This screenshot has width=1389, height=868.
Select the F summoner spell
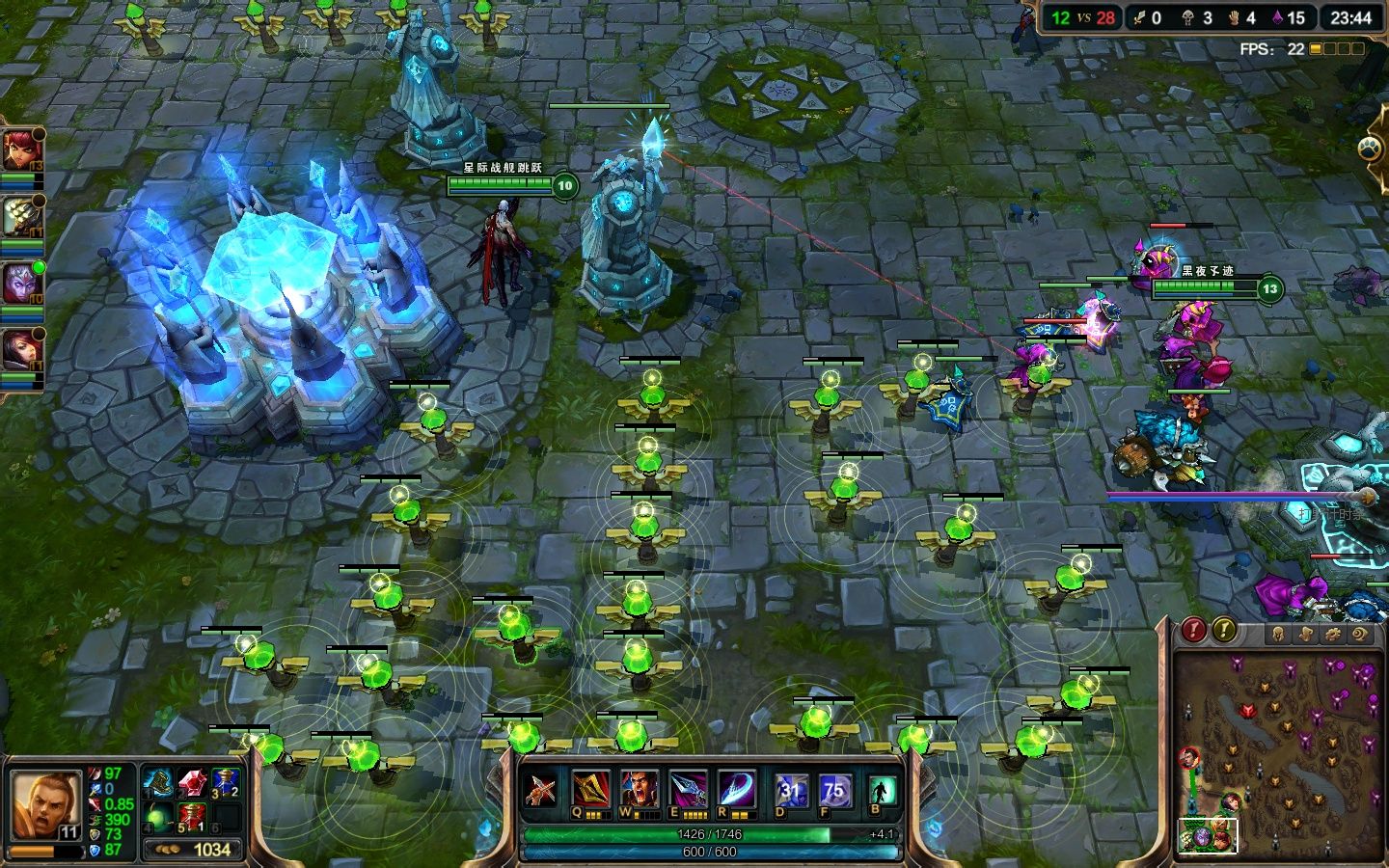[832, 791]
